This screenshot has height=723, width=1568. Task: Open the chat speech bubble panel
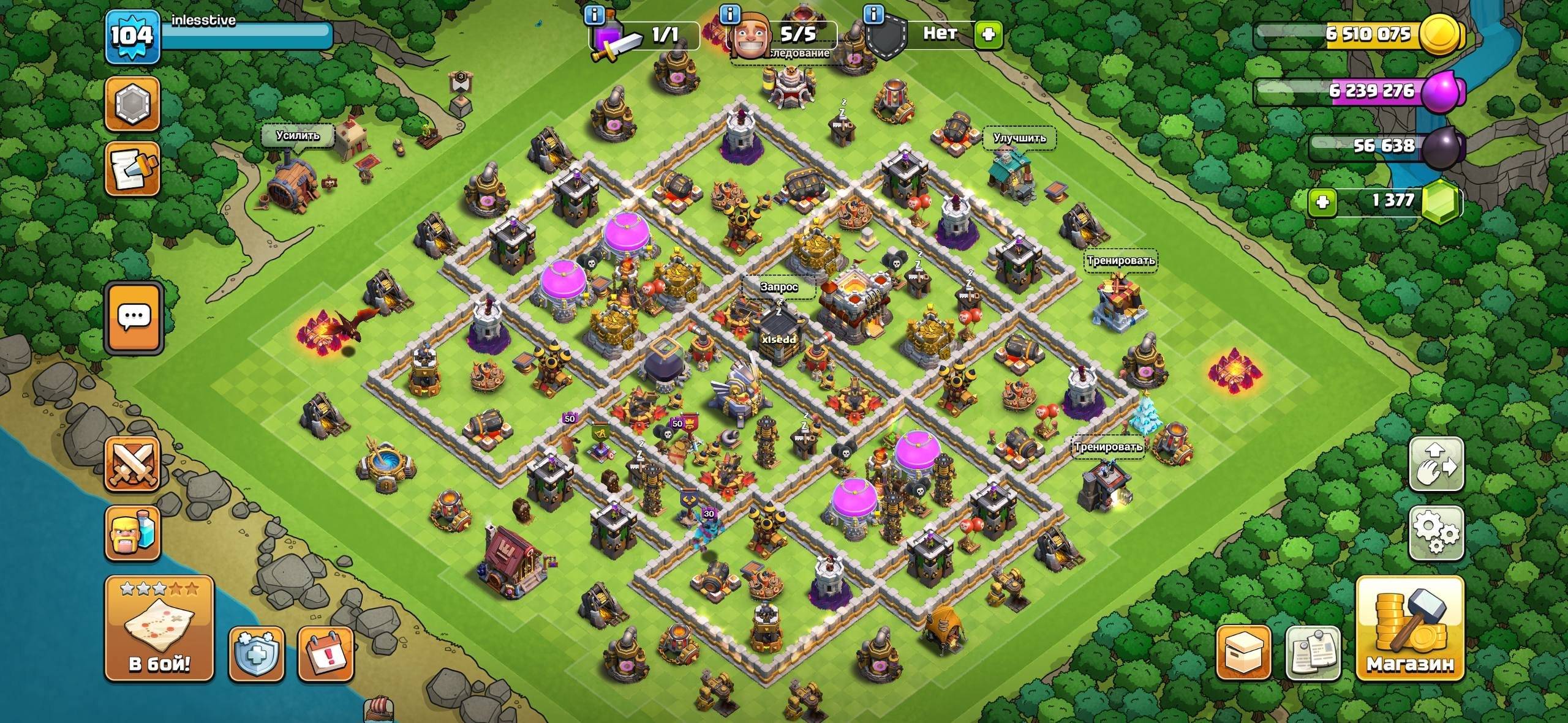[x=134, y=317]
